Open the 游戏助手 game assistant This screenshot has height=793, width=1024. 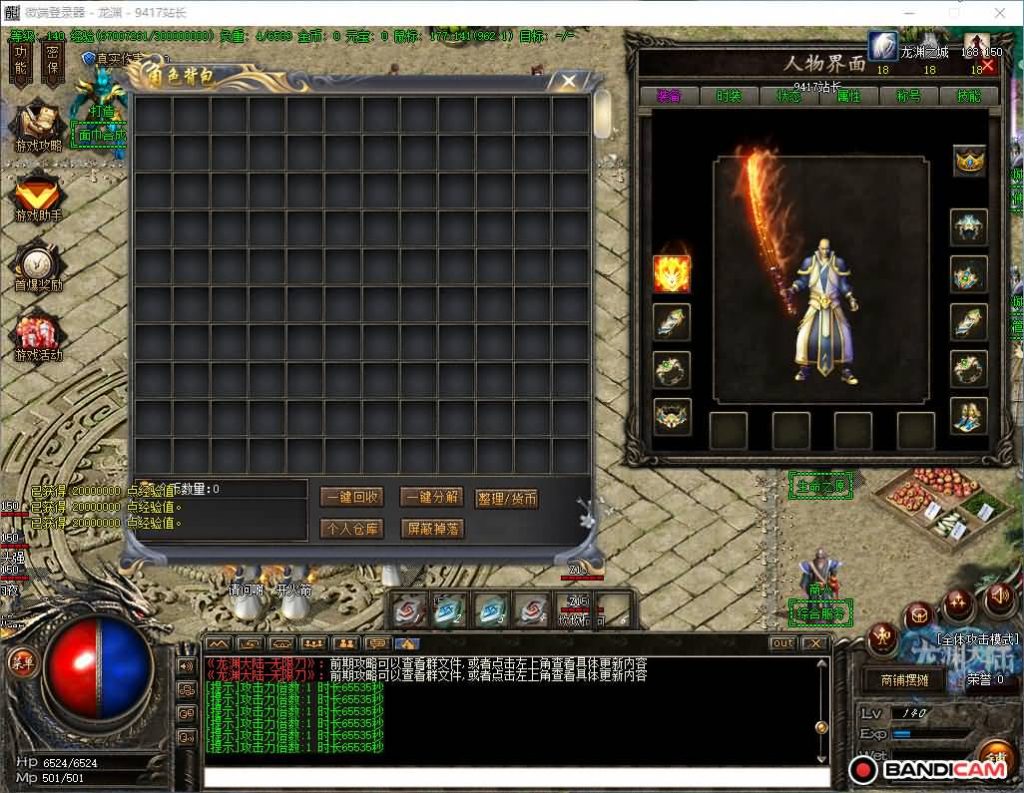point(38,196)
